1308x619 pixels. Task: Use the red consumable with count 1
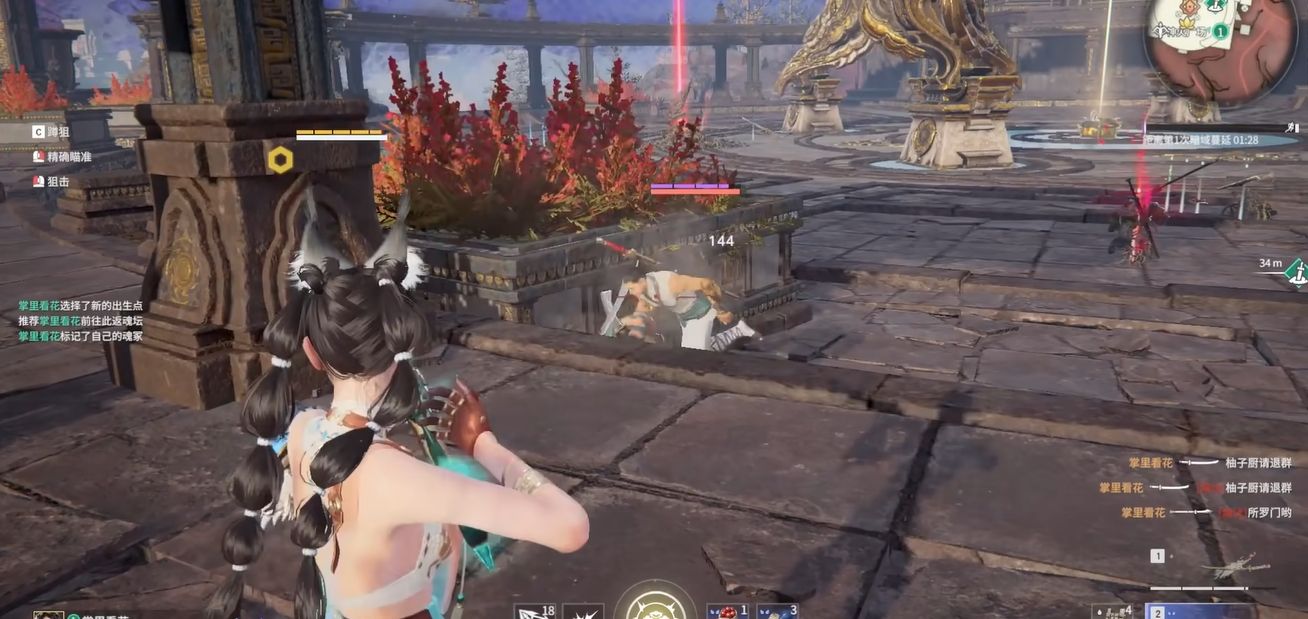(728, 611)
